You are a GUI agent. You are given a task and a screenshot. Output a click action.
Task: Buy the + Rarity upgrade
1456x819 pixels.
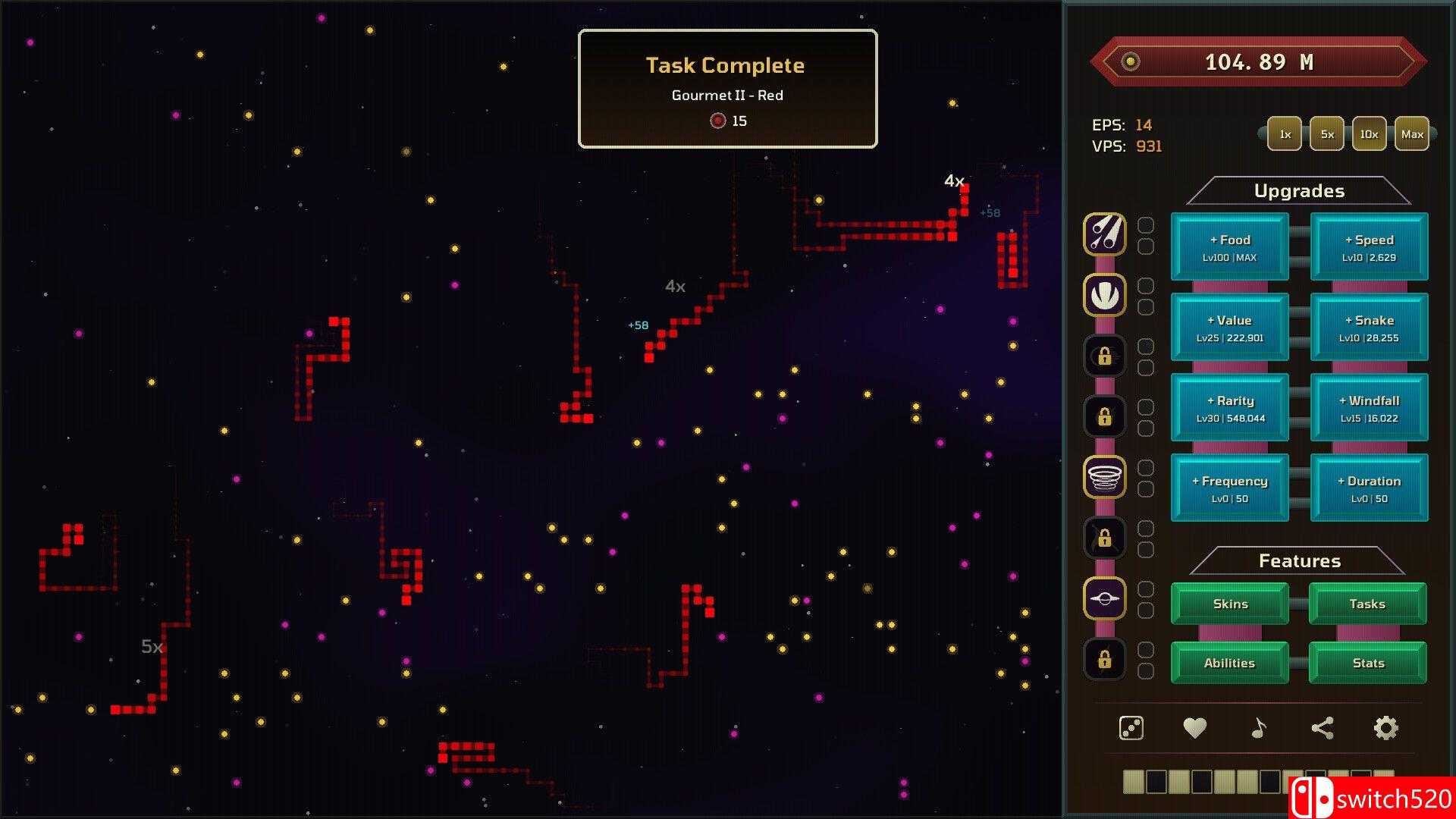[x=1229, y=408]
